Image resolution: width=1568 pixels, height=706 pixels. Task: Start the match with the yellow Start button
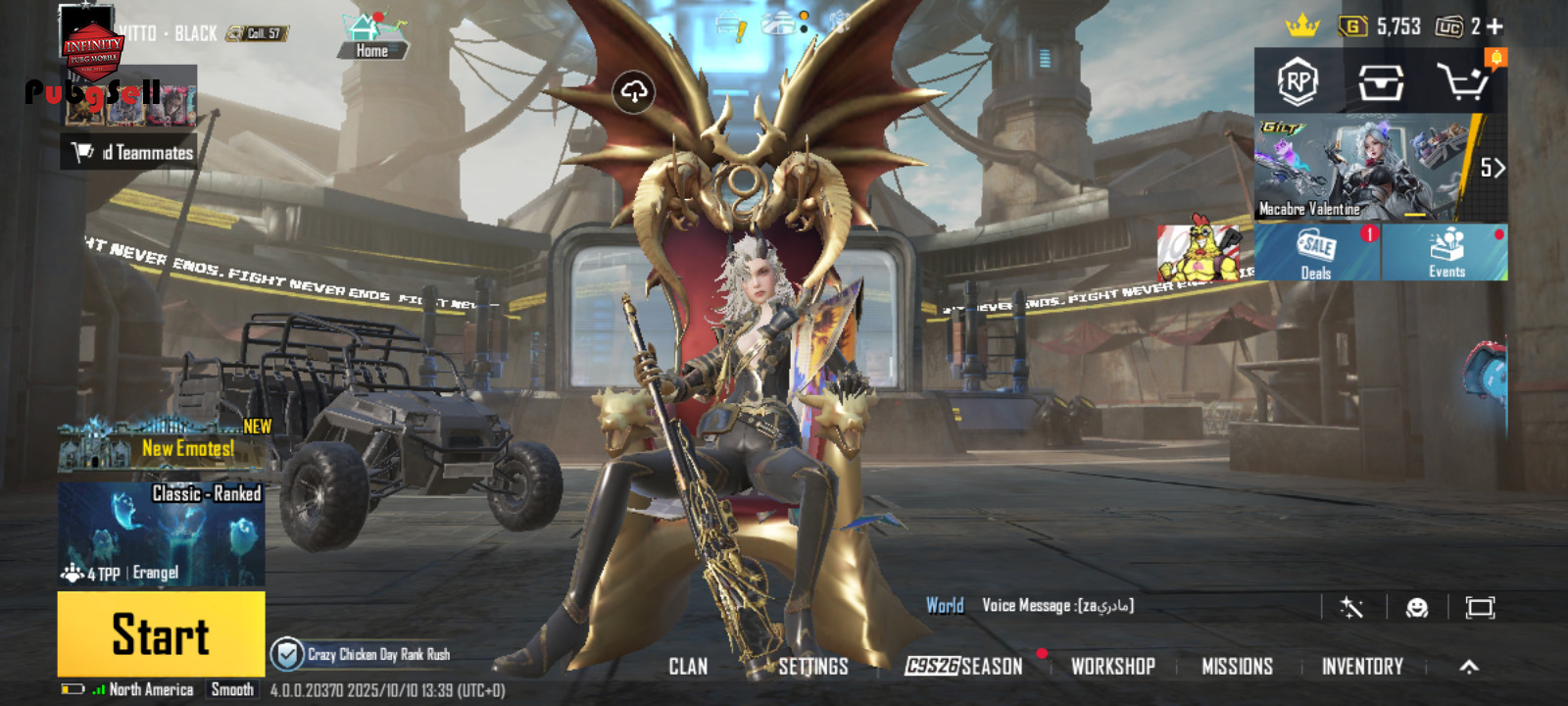(161, 633)
